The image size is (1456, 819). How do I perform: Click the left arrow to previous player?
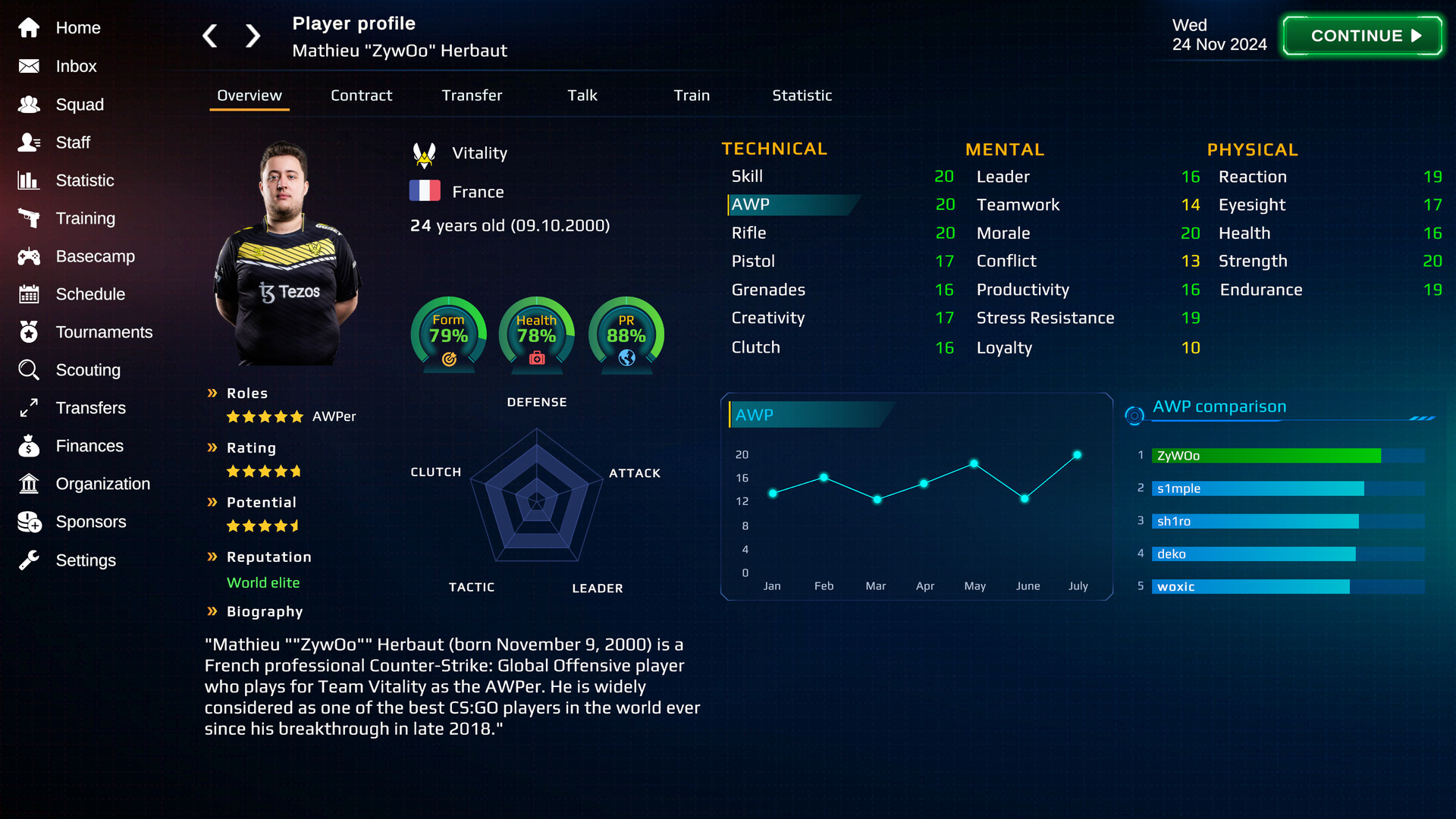(210, 36)
